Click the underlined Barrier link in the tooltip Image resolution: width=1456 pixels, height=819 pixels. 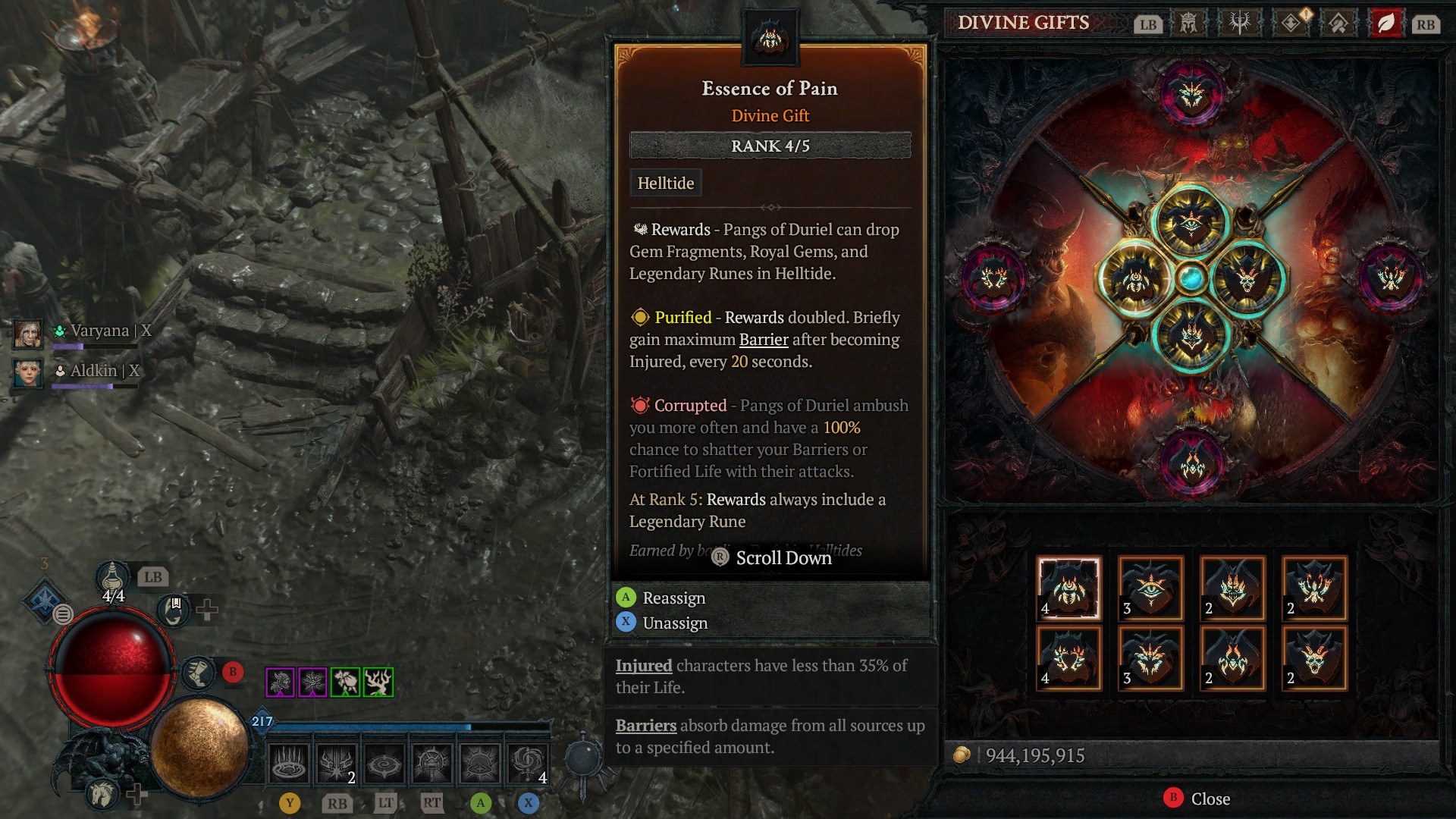coord(766,340)
